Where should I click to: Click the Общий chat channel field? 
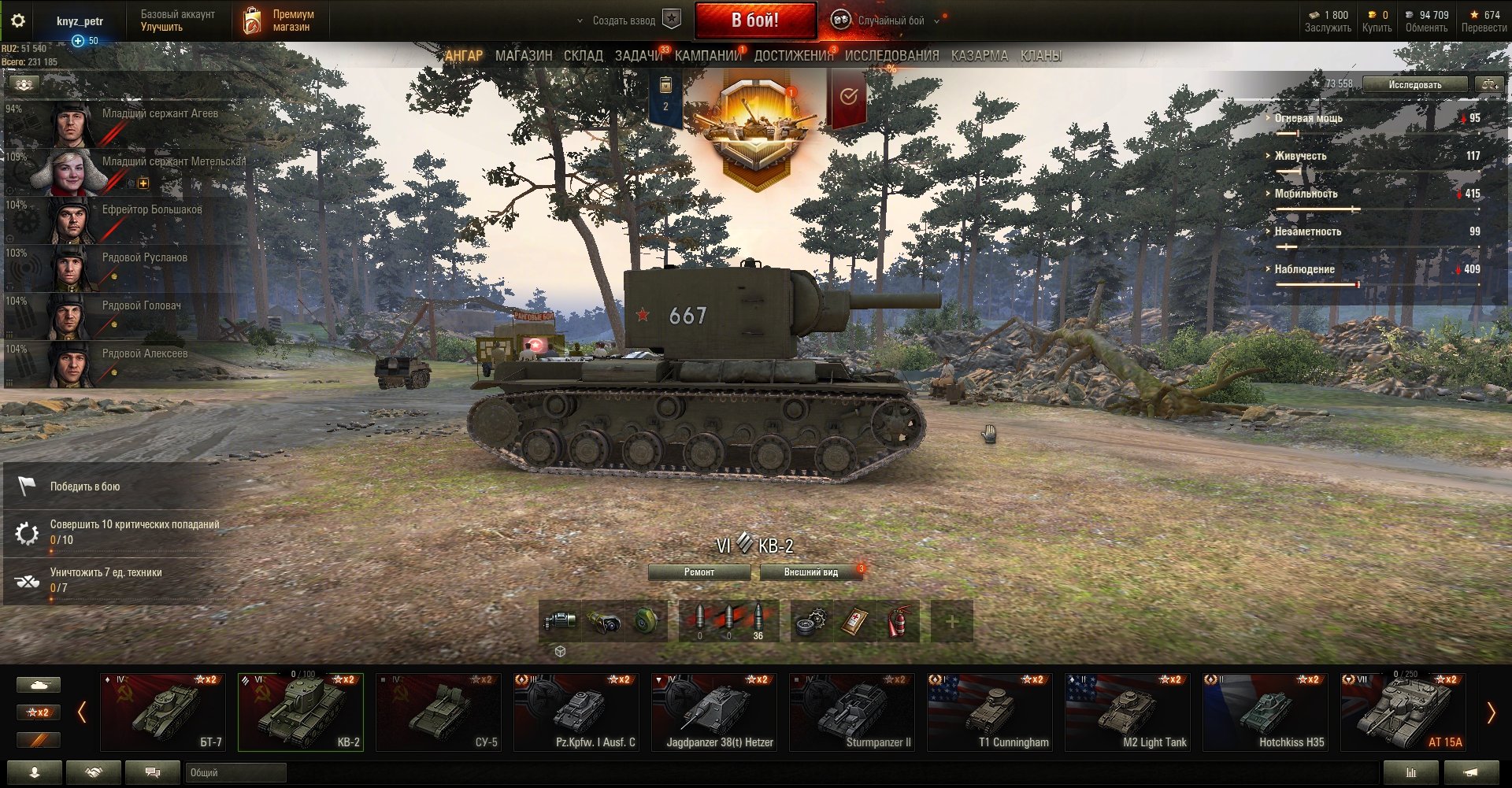coord(235,773)
